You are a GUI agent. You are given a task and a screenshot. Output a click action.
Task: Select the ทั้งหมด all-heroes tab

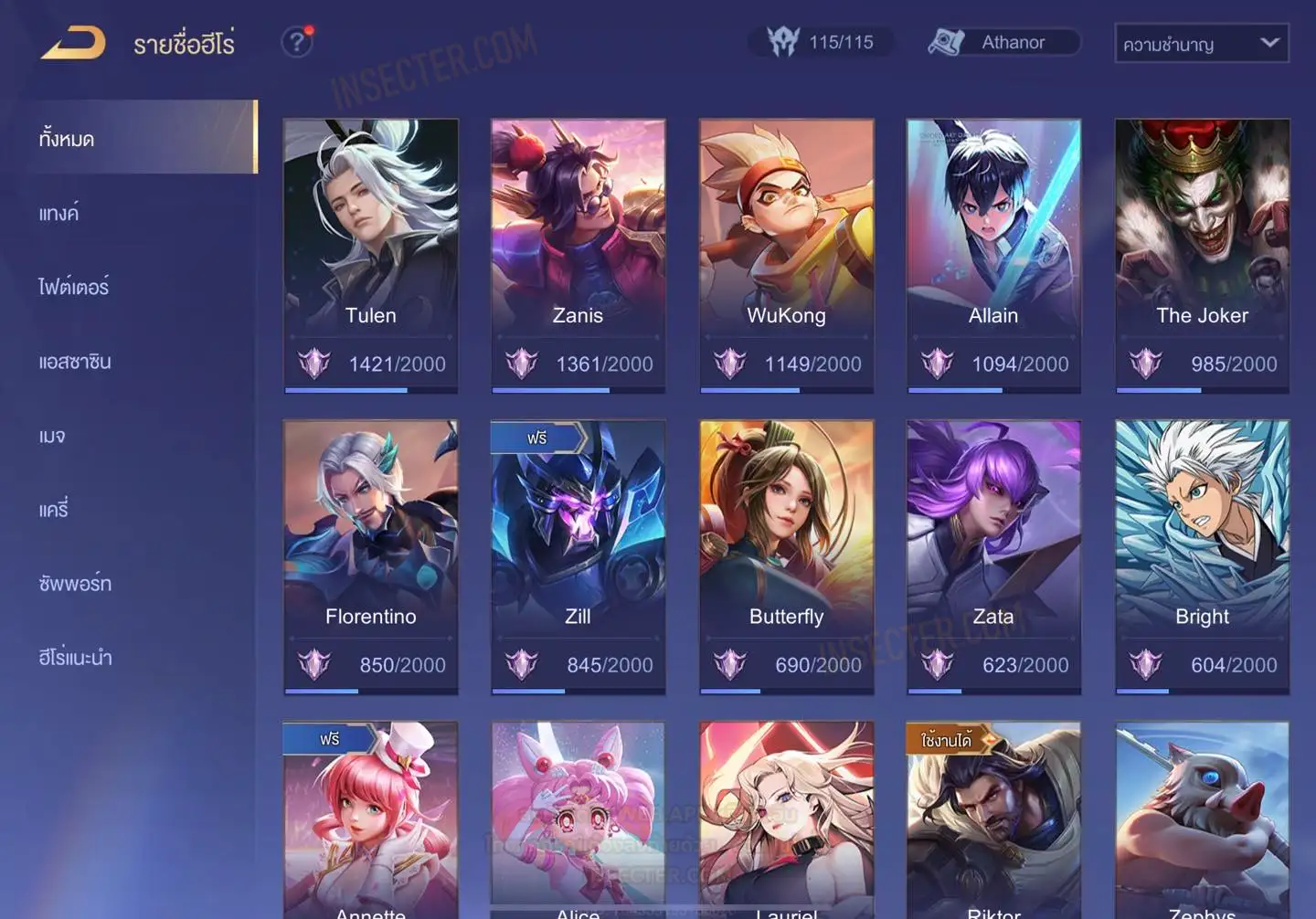click(x=67, y=139)
